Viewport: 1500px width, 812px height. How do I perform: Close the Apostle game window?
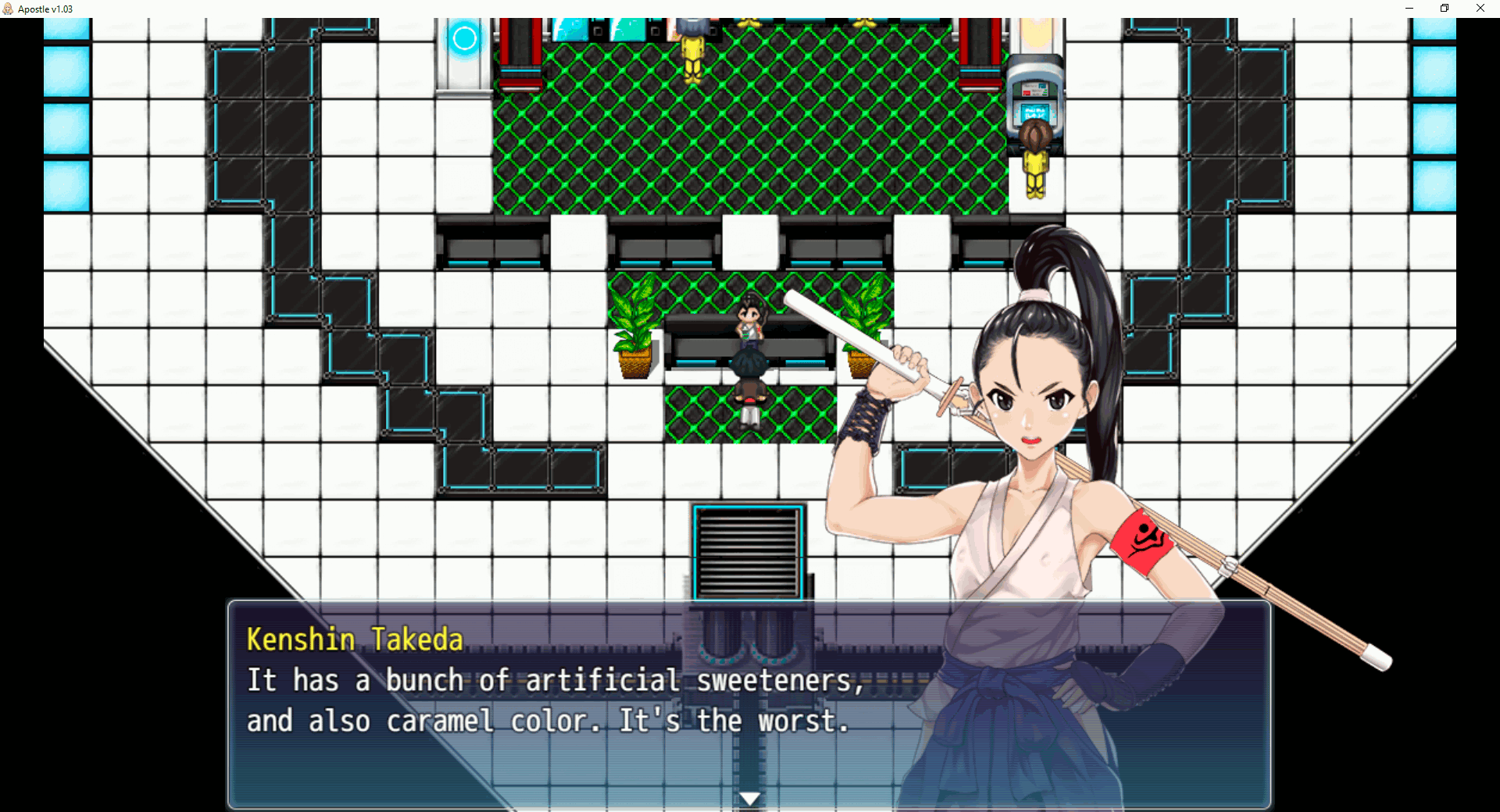(1480, 9)
